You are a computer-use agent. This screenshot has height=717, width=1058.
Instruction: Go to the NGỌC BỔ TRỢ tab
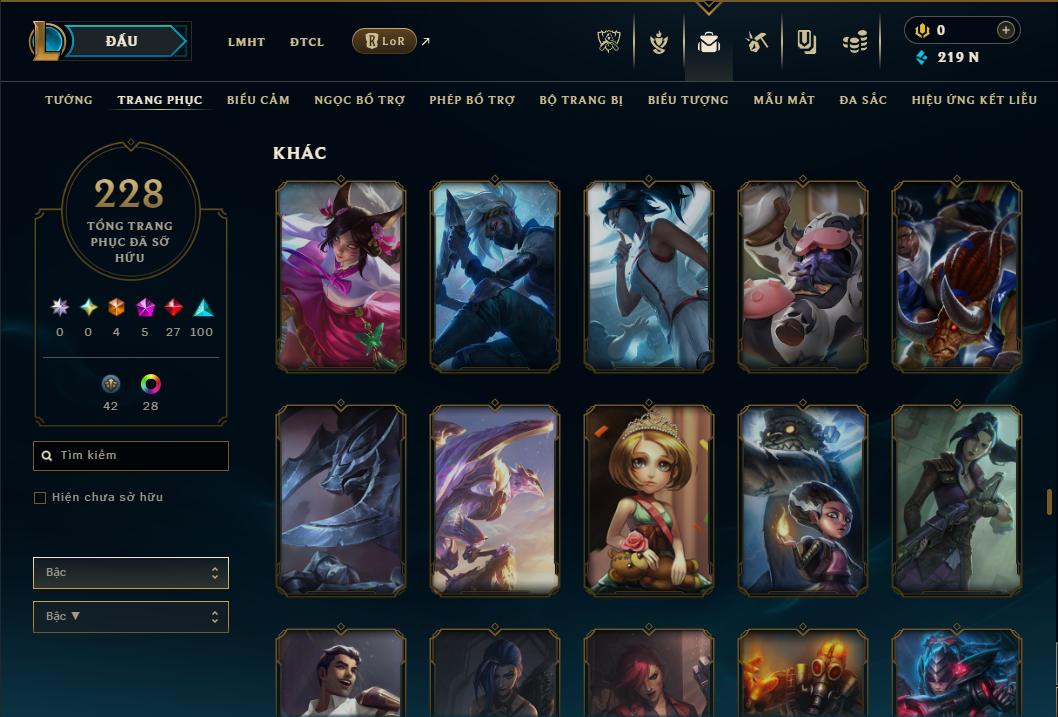359,100
